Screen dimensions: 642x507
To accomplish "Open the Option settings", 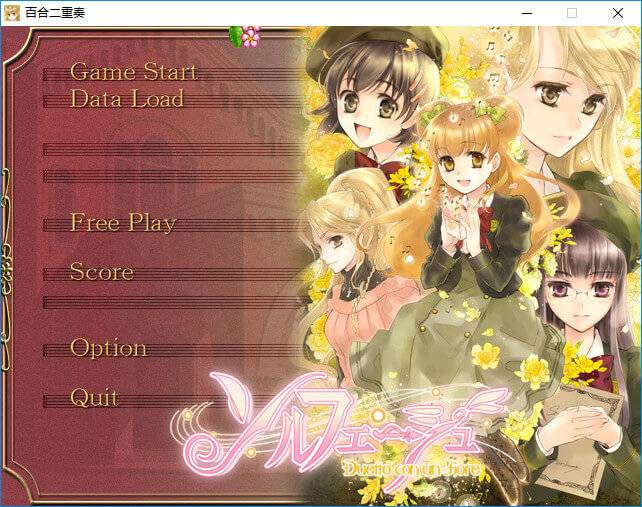I will 108,348.
